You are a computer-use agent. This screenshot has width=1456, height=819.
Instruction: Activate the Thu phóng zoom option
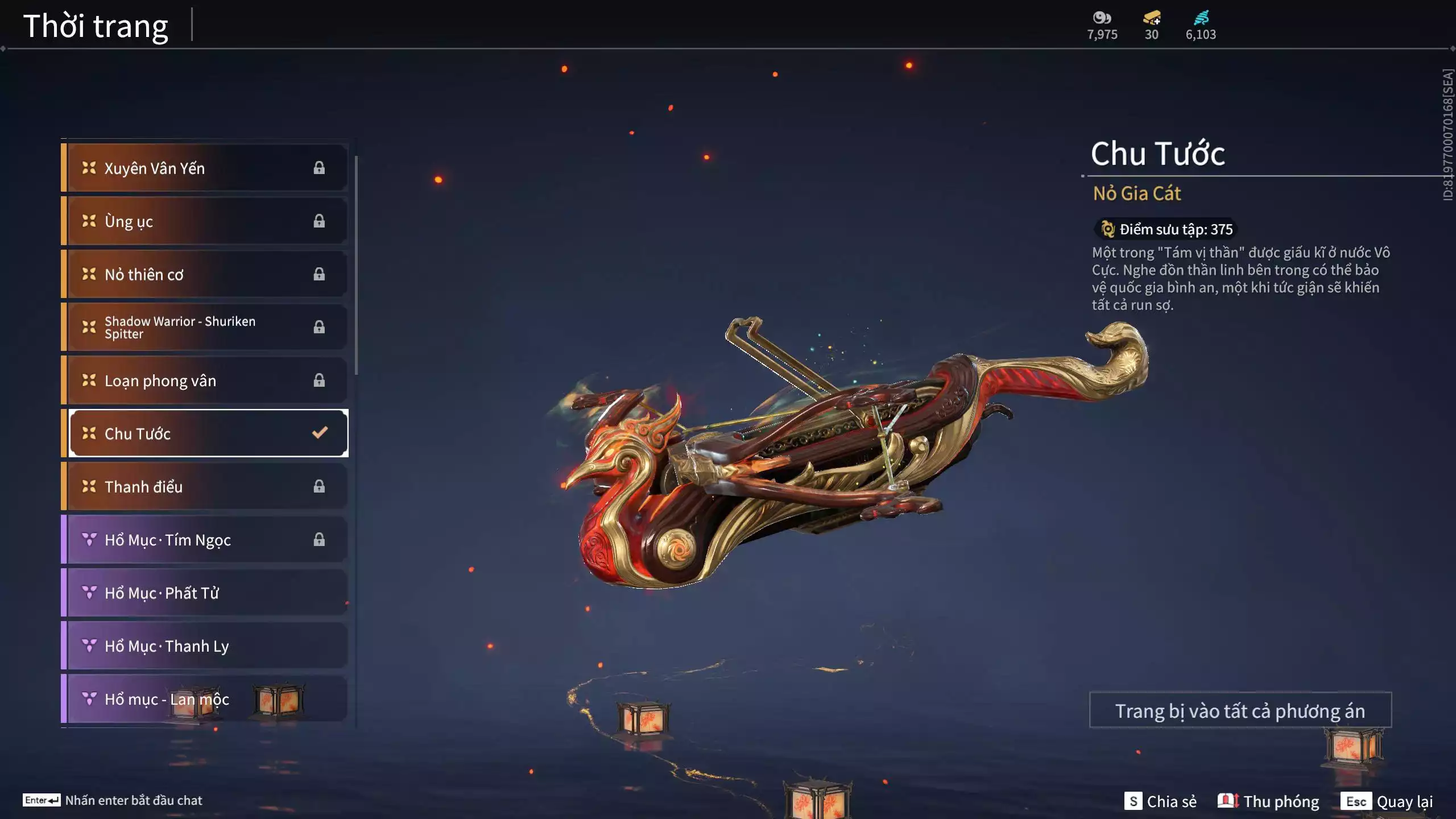click(1268, 801)
